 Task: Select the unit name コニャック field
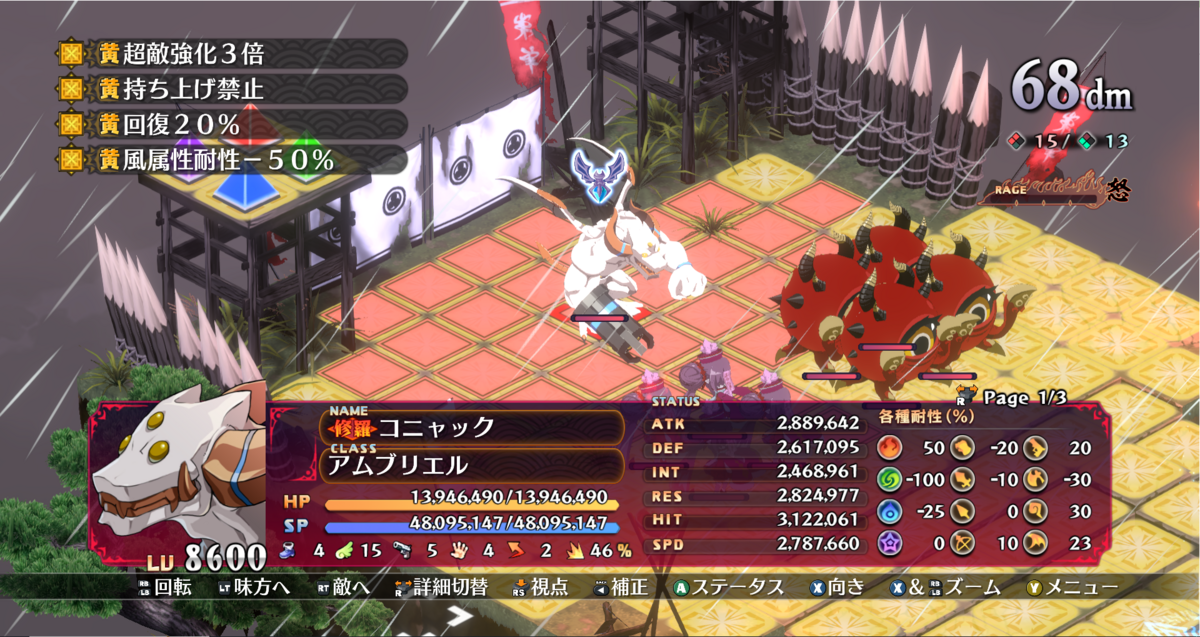point(470,428)
